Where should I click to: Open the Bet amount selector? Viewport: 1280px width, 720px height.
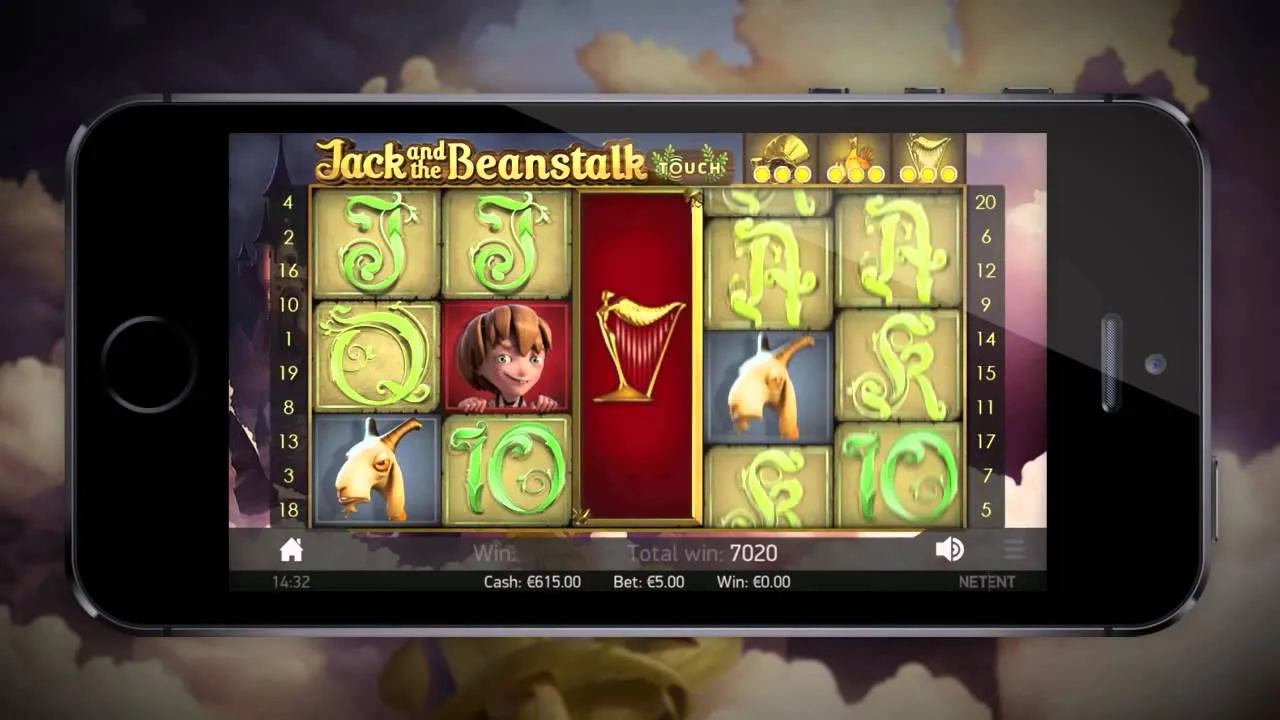[648, 582]
